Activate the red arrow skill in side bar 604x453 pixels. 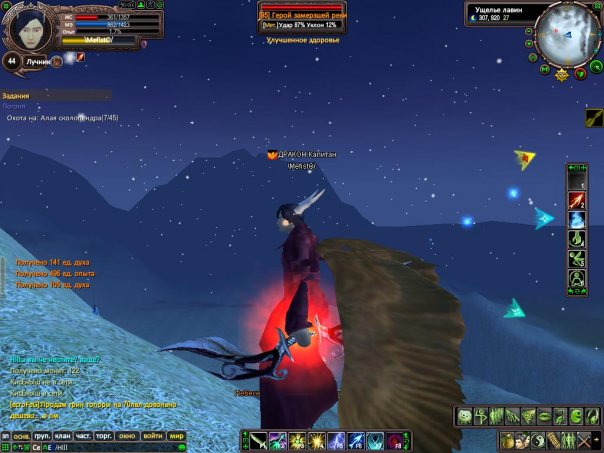(576, 202)
